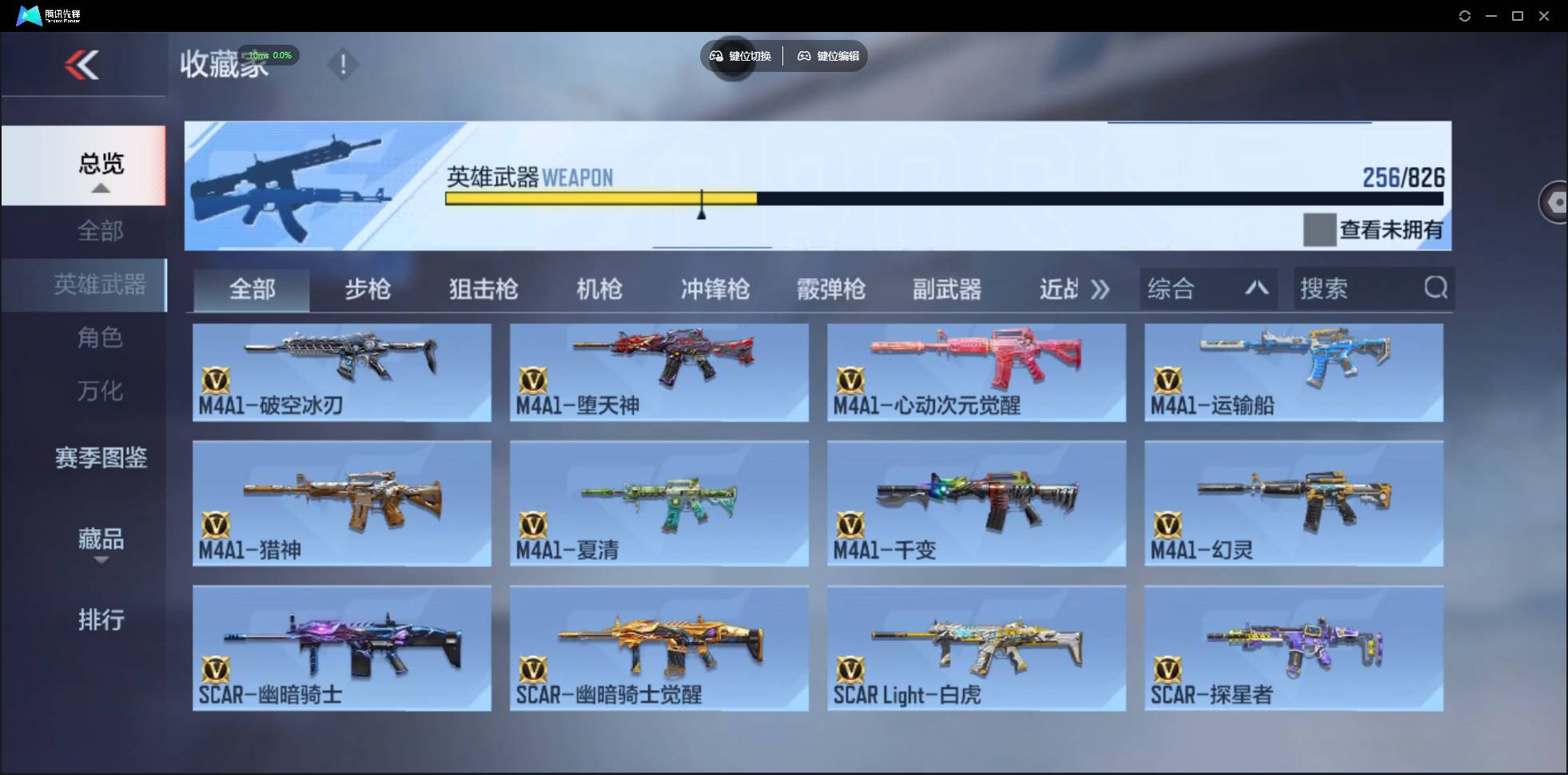Collapse the 综合 sort dropdown chevron
This screenshot has width=1568, height=775.
1257,288
